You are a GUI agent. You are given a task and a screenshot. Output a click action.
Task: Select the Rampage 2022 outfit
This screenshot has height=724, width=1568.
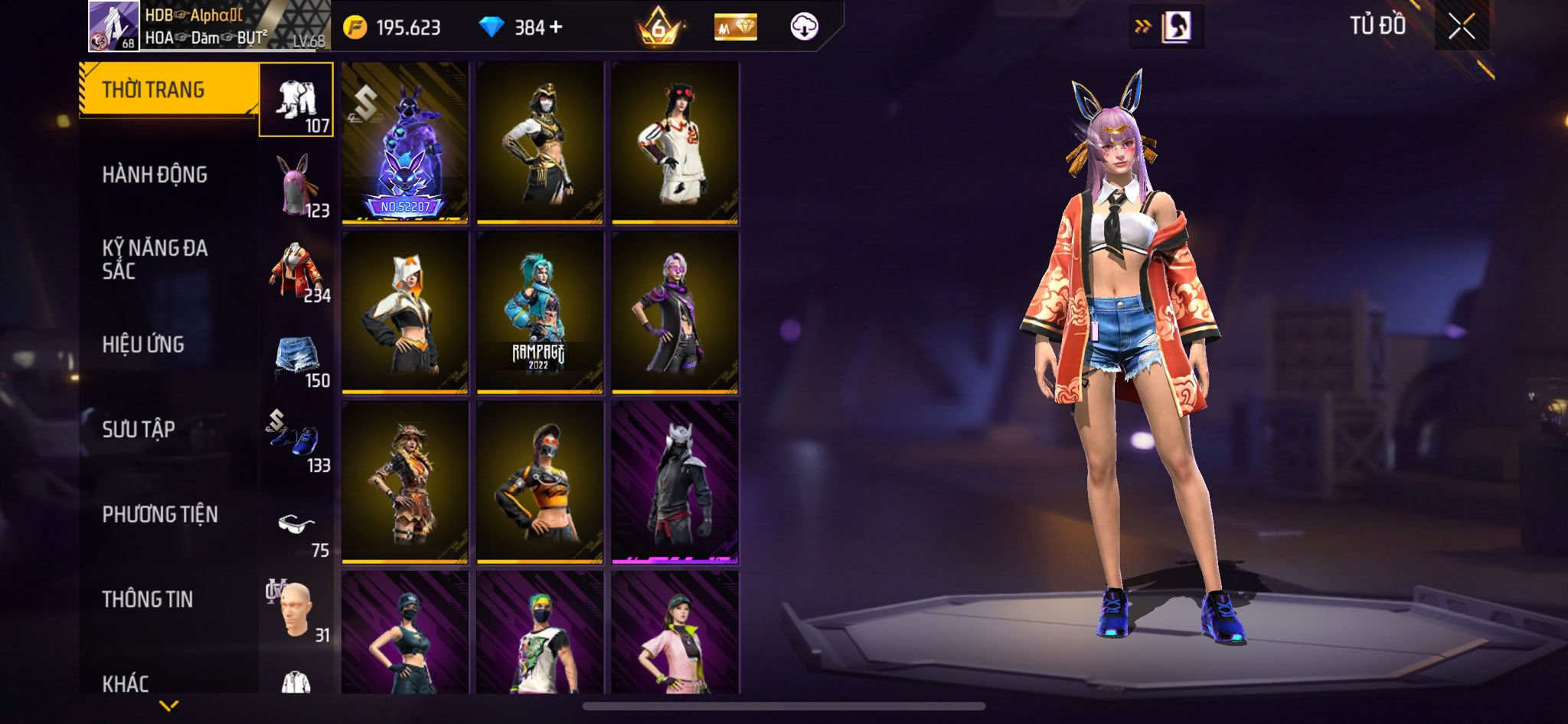540,313
